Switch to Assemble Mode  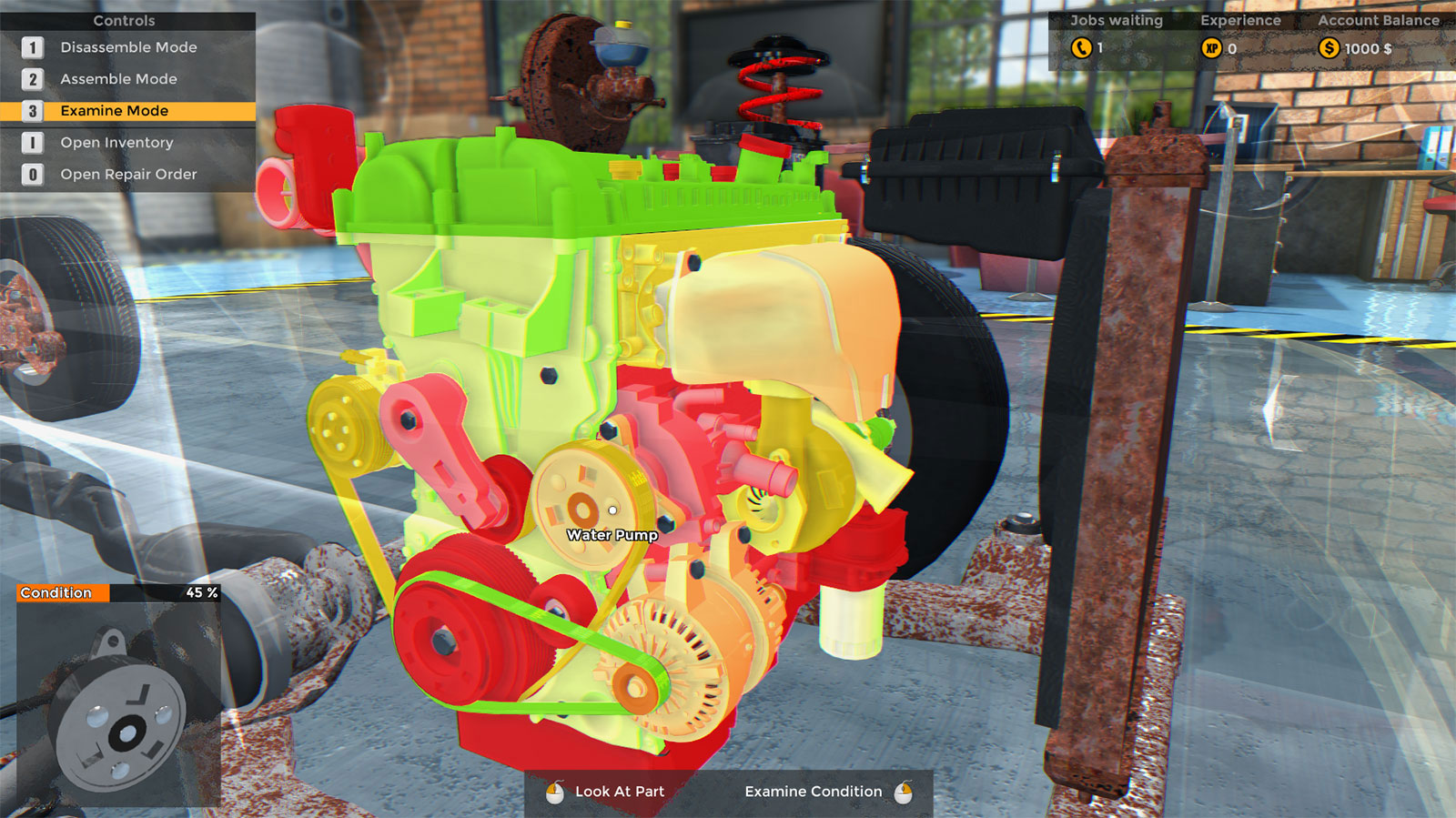point(117,79)
